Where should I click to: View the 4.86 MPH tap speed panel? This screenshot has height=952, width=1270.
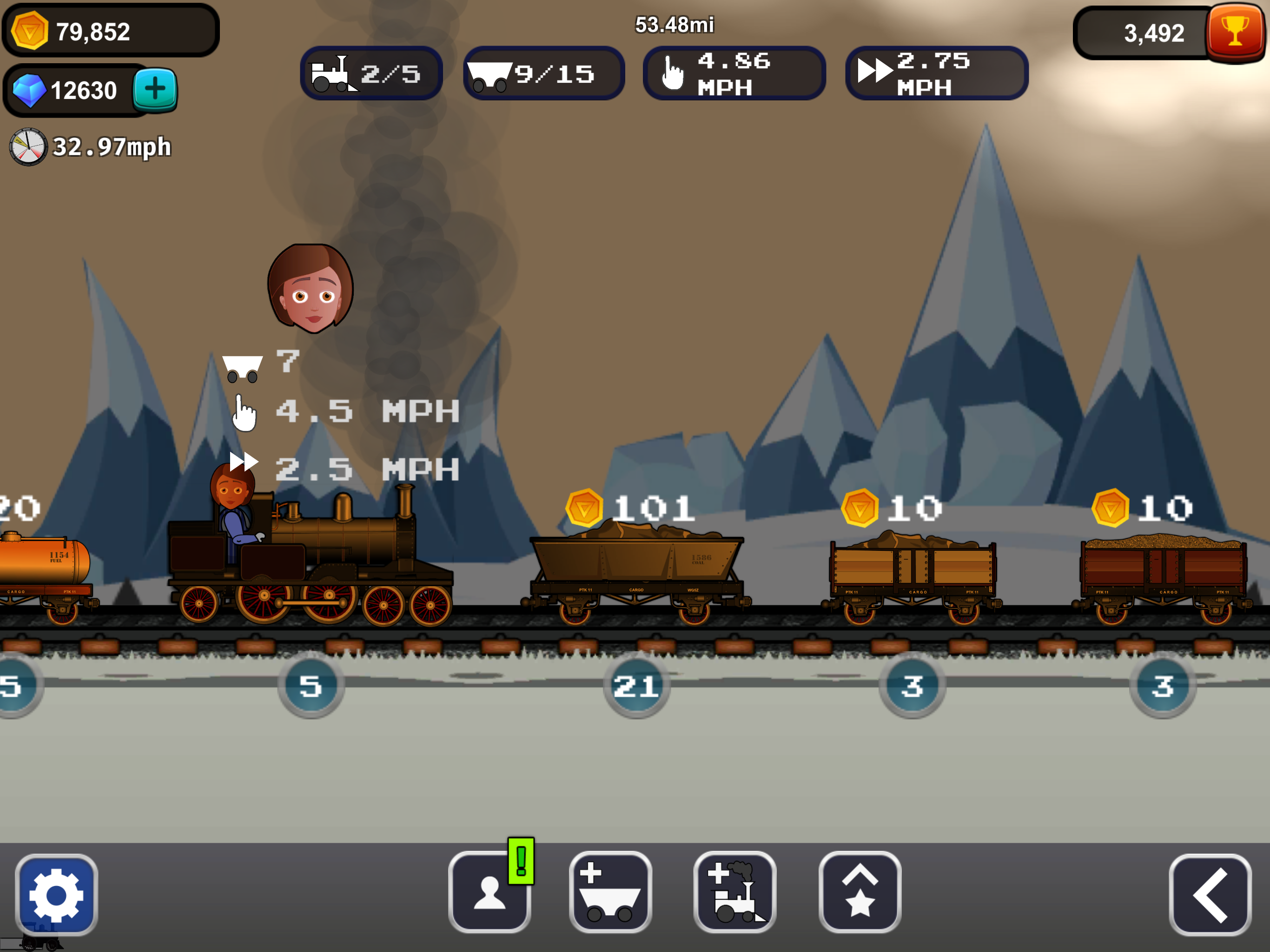(734, 73)
